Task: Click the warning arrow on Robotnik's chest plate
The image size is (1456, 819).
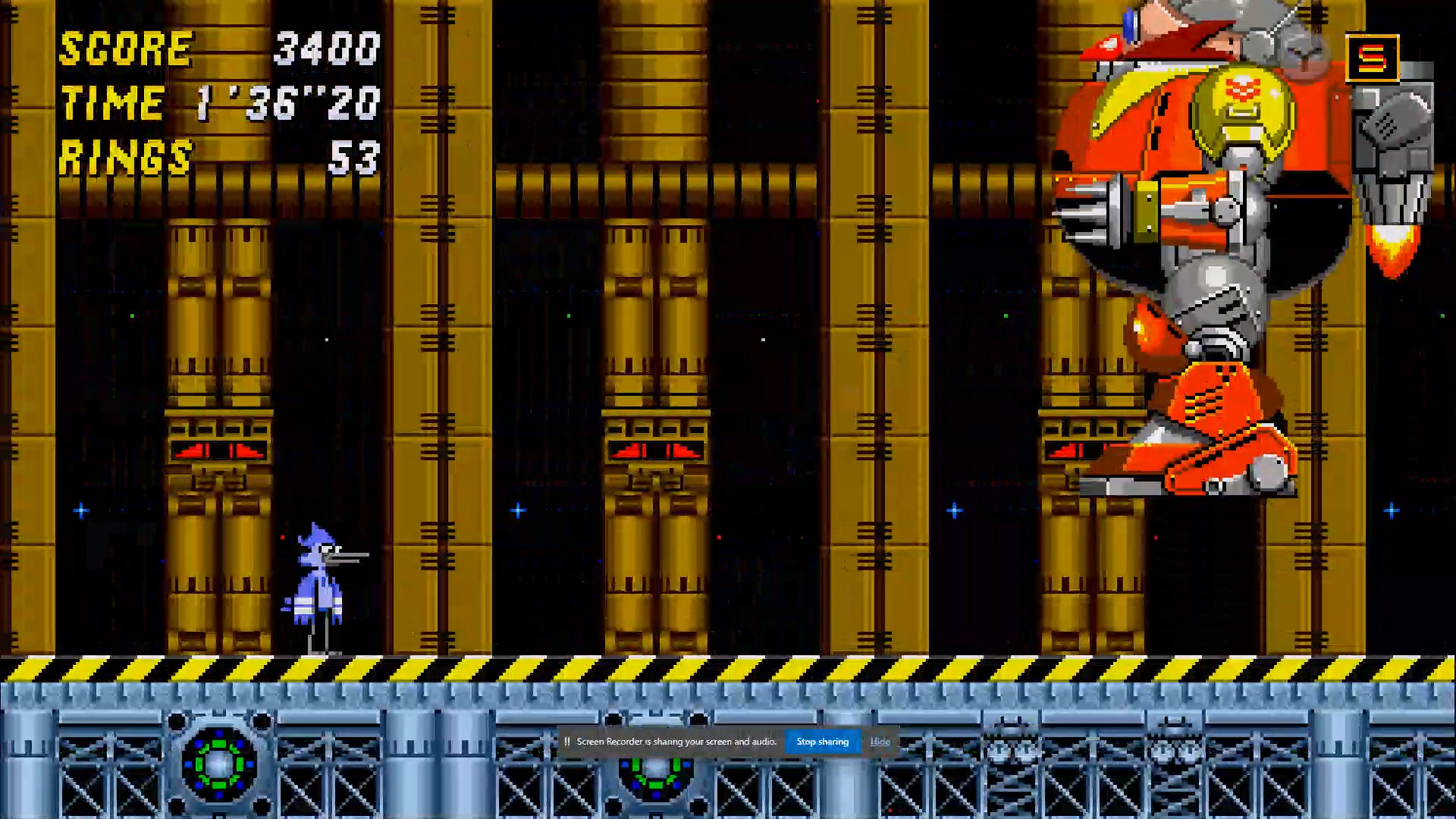Action: point(1244,87)
